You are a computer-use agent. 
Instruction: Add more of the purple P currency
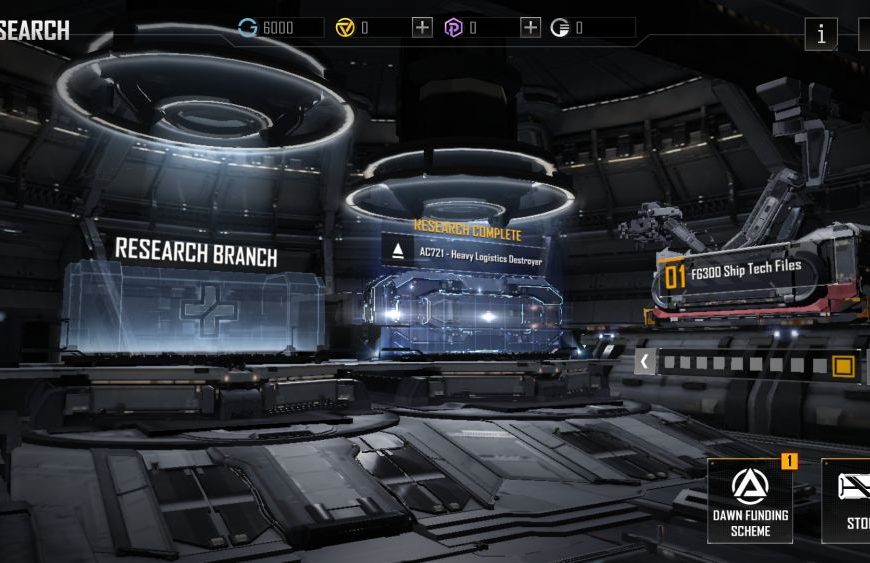[x=531, y=28]
